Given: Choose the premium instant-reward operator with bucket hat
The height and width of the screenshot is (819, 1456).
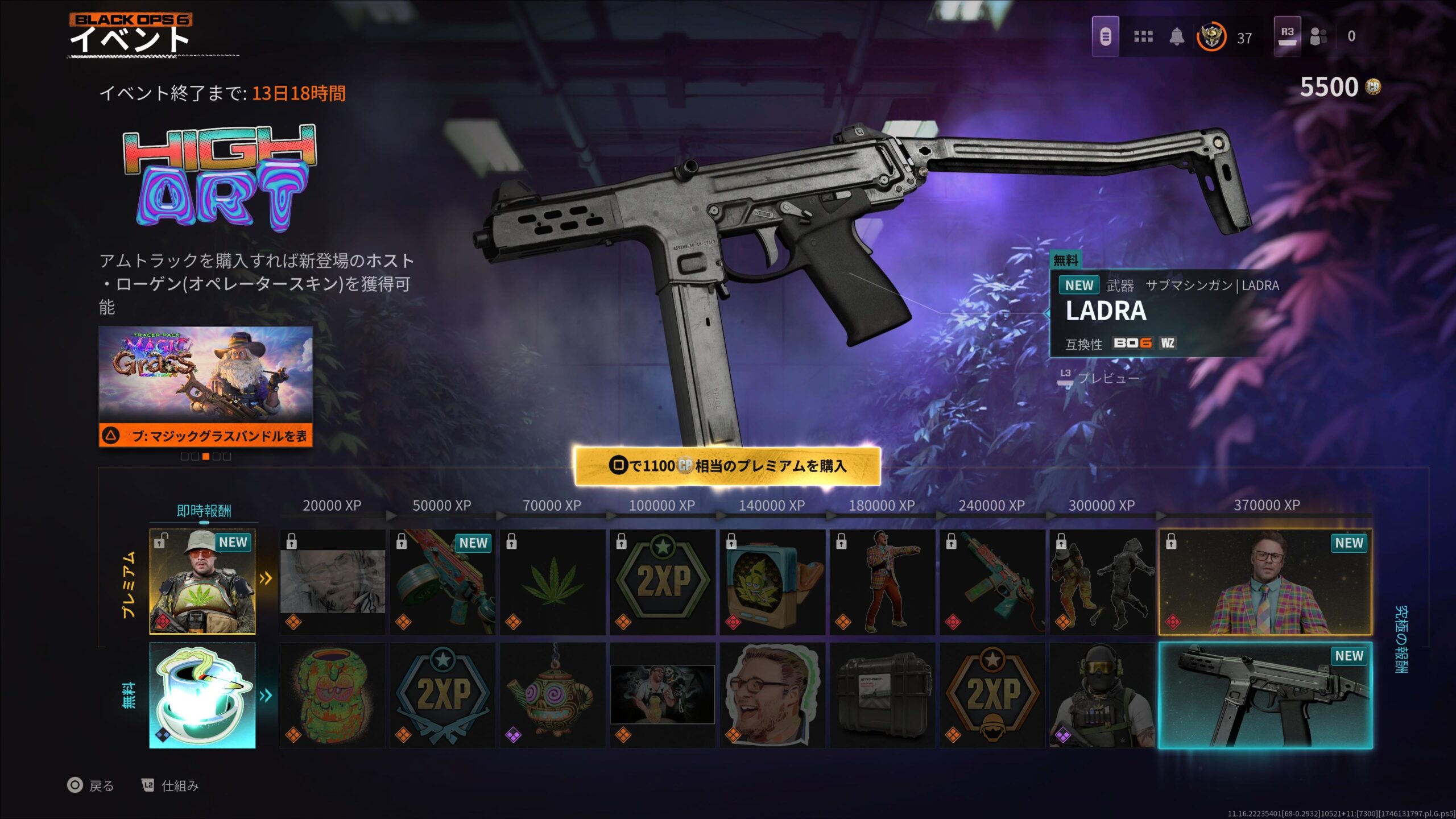Looking at the screenshot, I should 202,581.
